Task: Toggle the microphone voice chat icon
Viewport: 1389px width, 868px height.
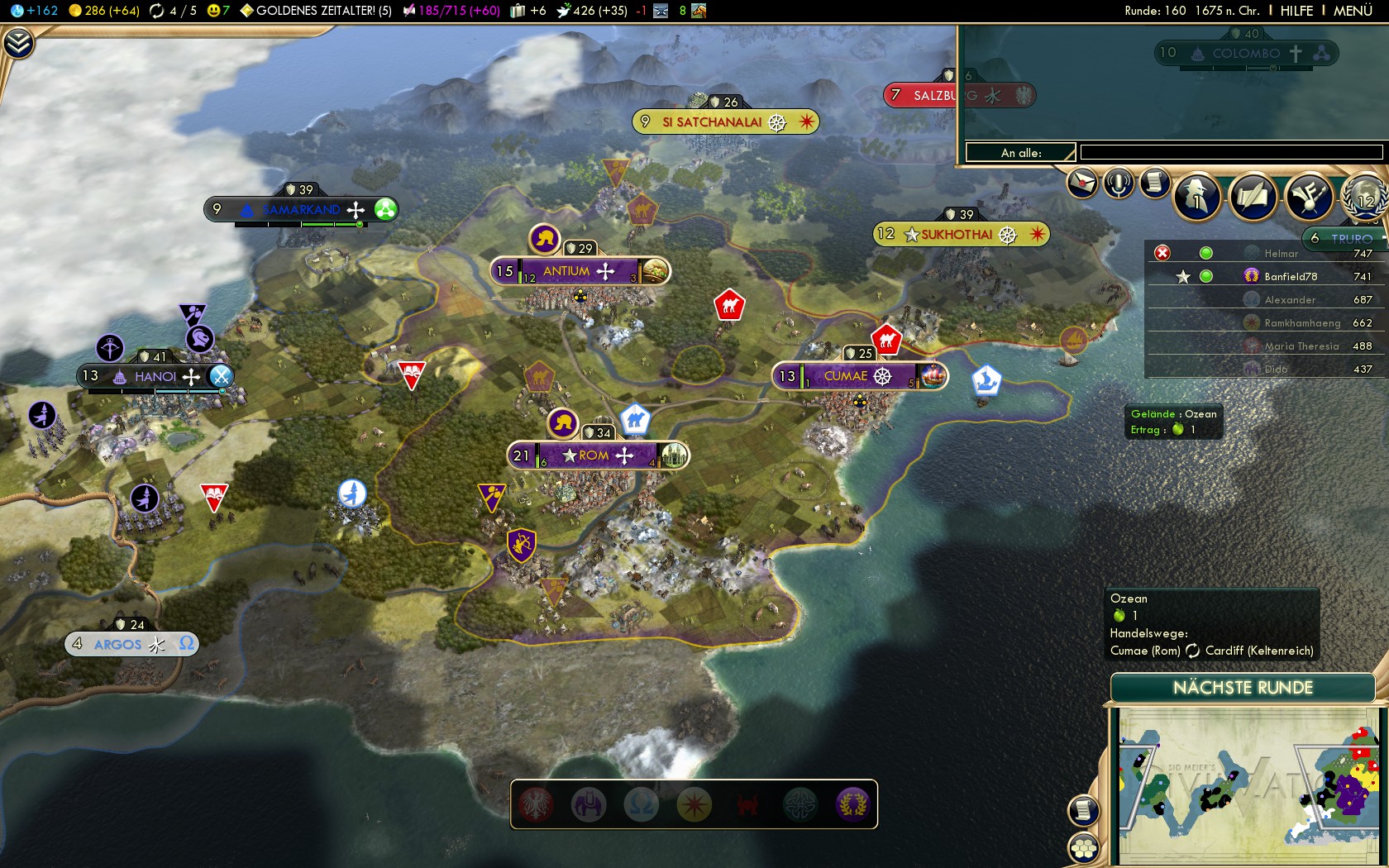Action: (1119, 183)
